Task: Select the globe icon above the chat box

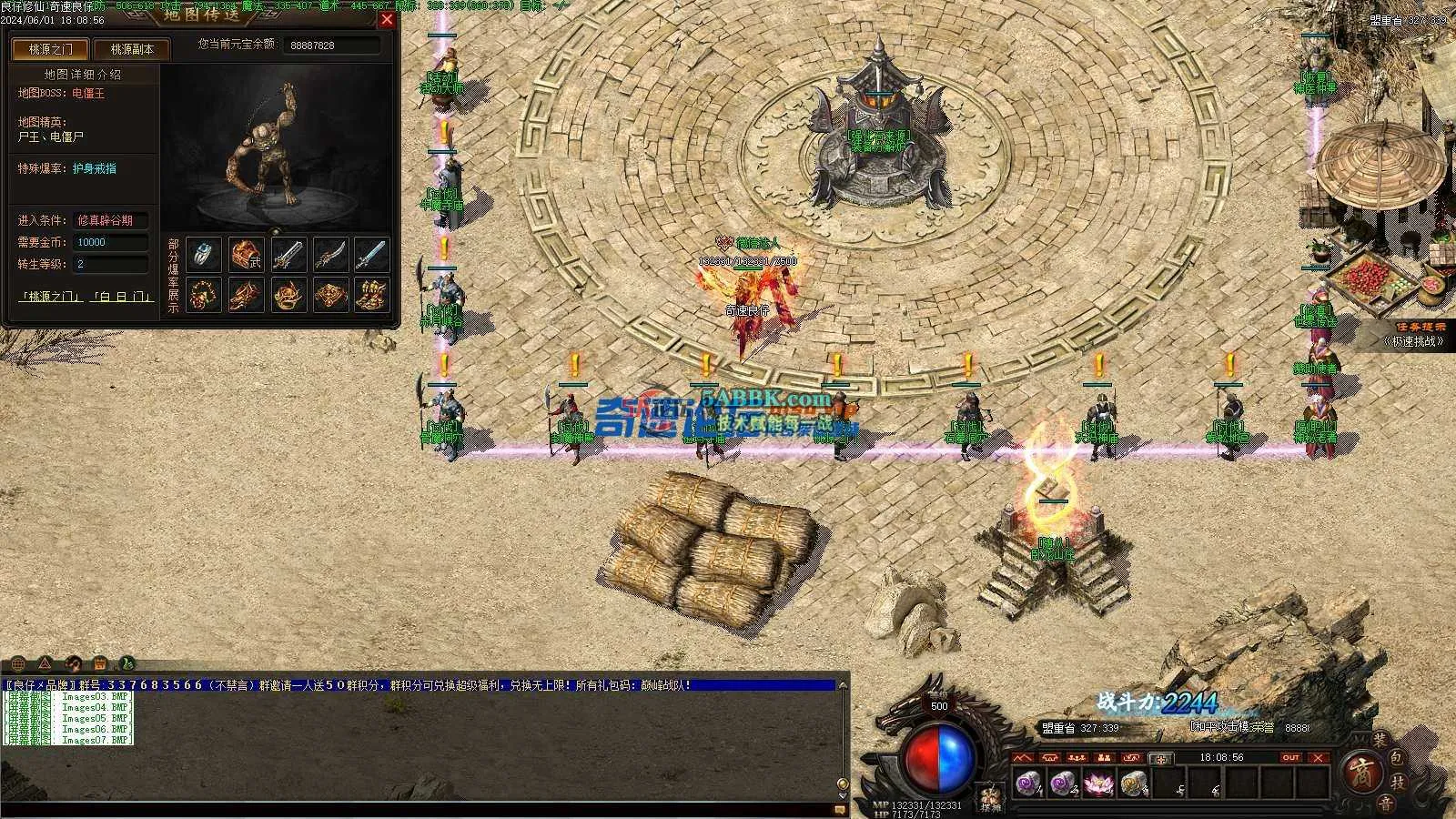Action: 18,663
